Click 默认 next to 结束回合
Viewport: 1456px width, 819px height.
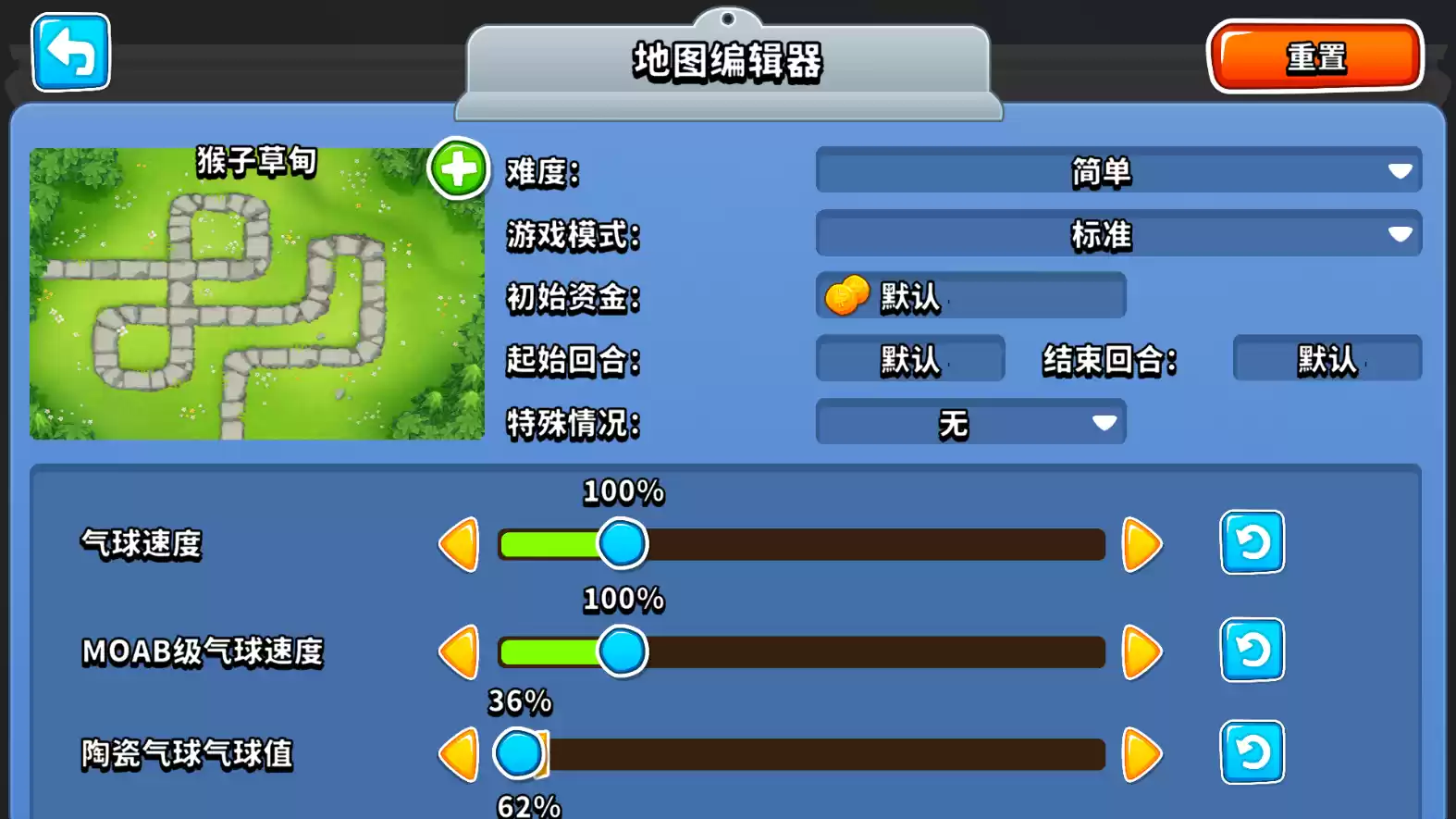click(x=1325, y=358)
